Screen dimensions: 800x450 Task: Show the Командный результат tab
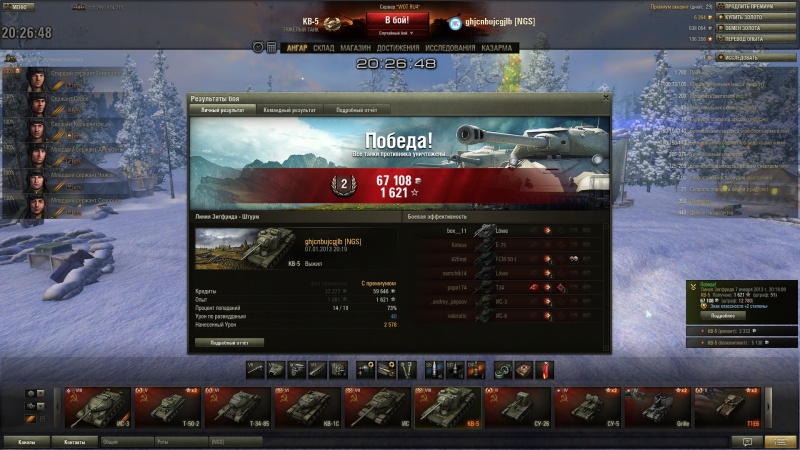(x=289, y=109)
